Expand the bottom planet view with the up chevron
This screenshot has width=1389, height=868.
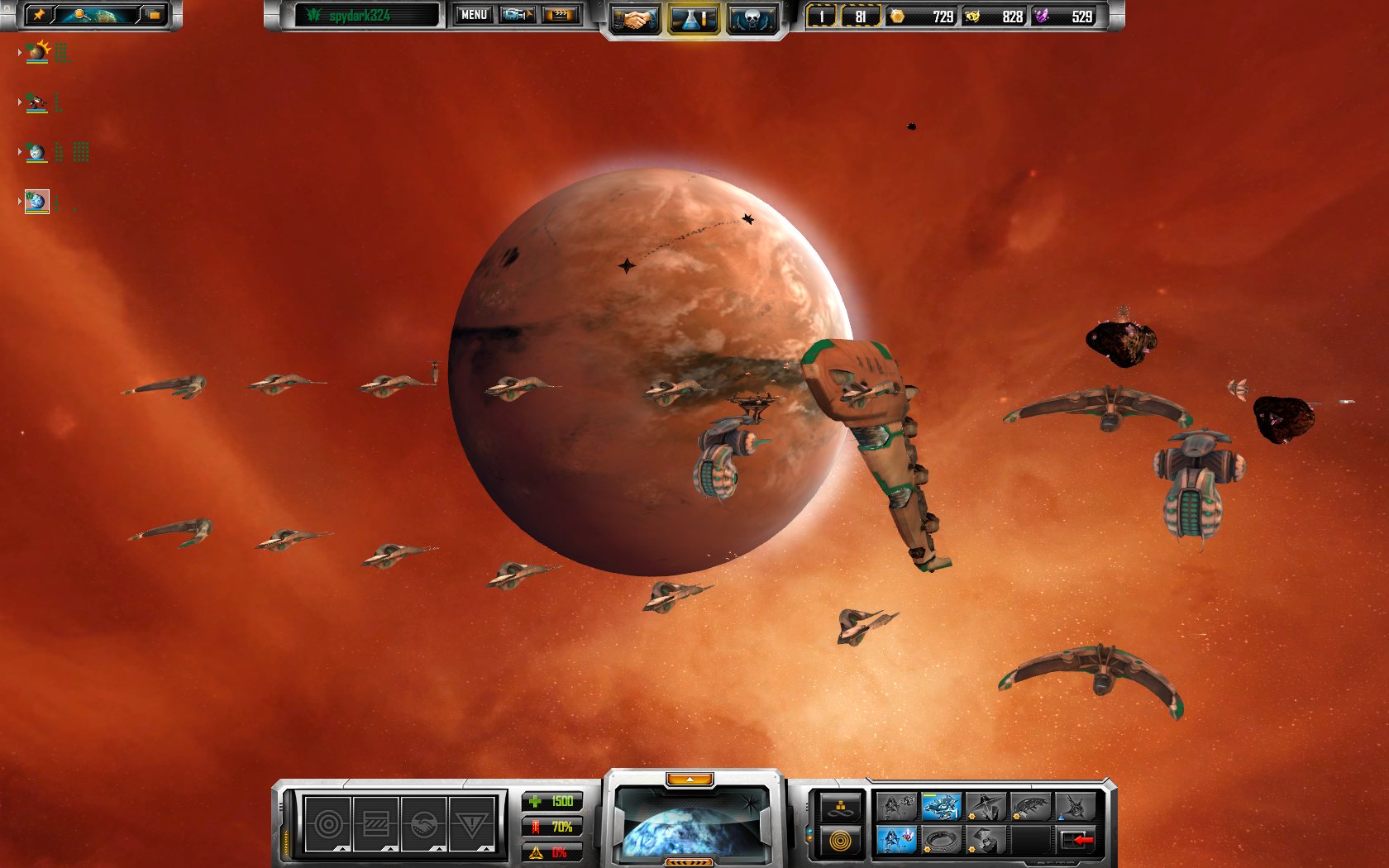(691, 779)
